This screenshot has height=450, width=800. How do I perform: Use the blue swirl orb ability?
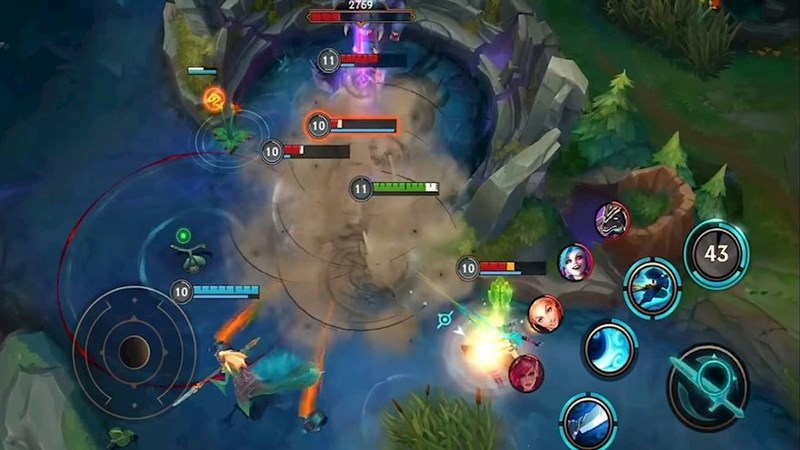coord(610,349)
